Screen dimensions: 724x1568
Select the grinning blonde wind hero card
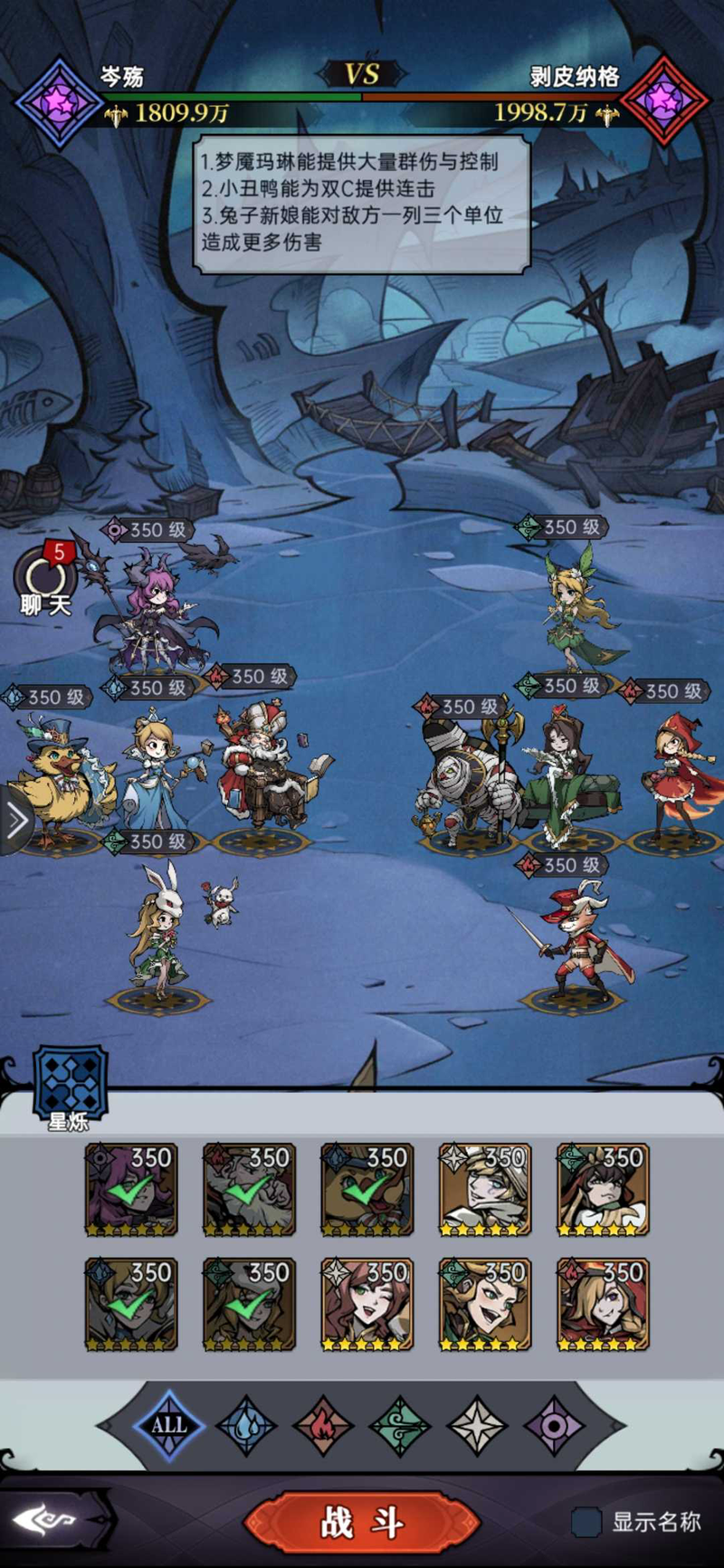485,1304
